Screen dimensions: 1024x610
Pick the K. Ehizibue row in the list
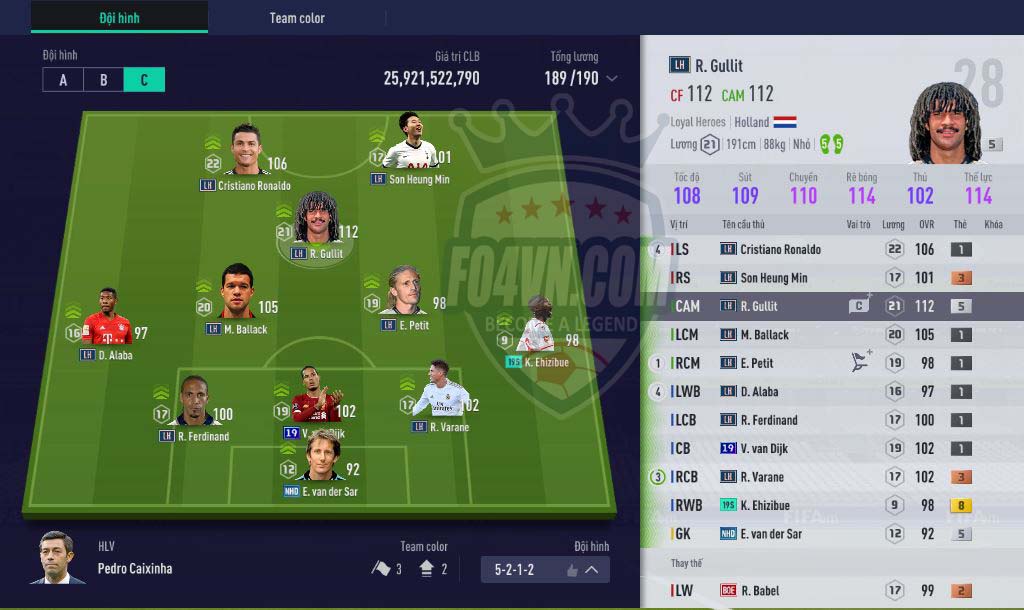click(x=831, y=506)
